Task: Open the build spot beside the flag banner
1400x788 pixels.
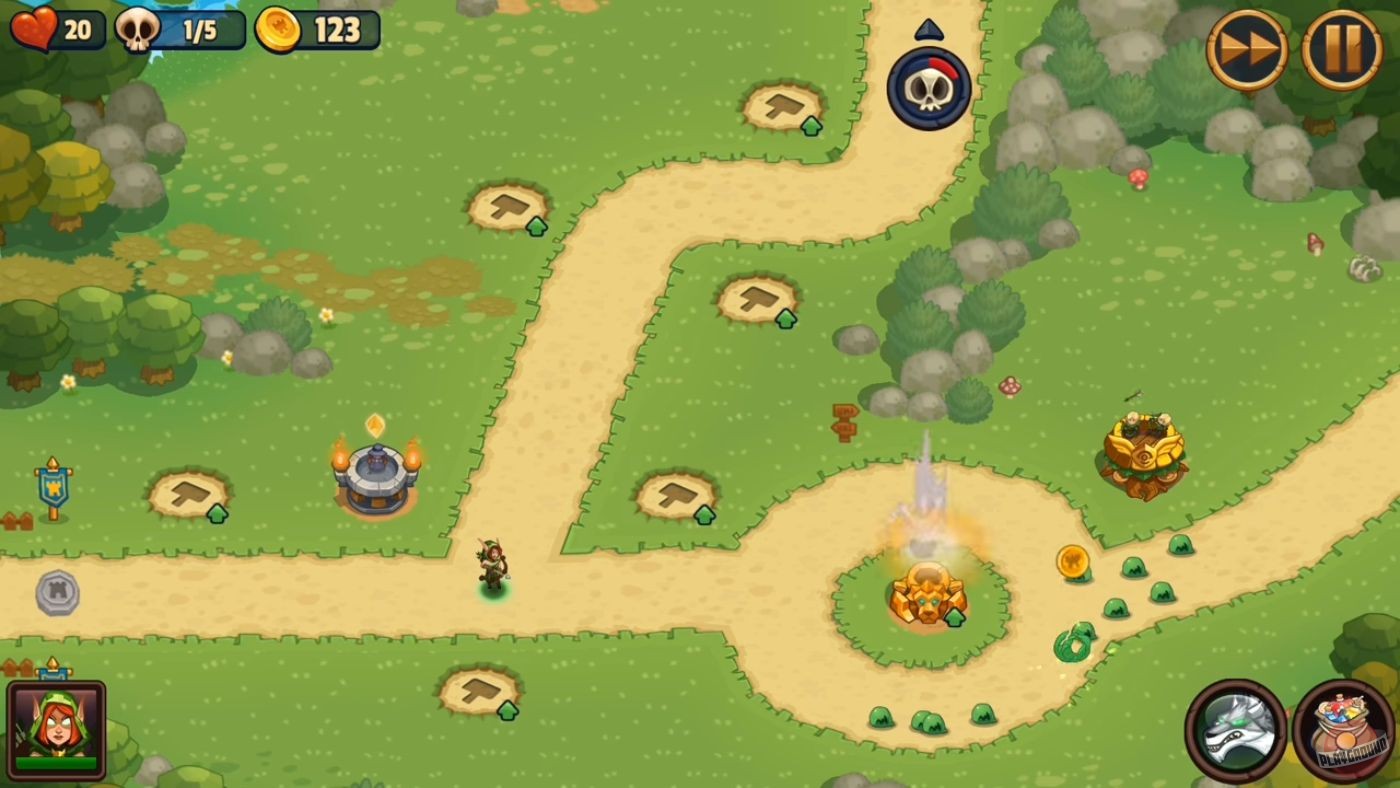Action: 188,495
